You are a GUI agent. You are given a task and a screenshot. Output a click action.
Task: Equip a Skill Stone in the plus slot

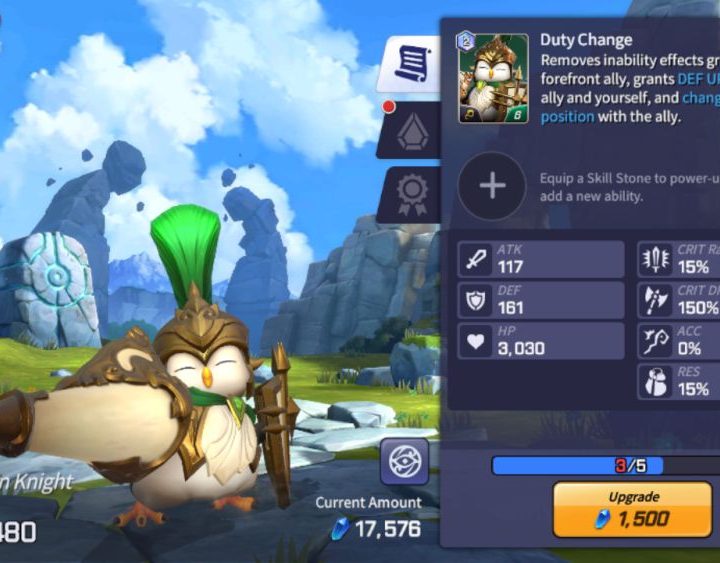click(x=492, y=186)
